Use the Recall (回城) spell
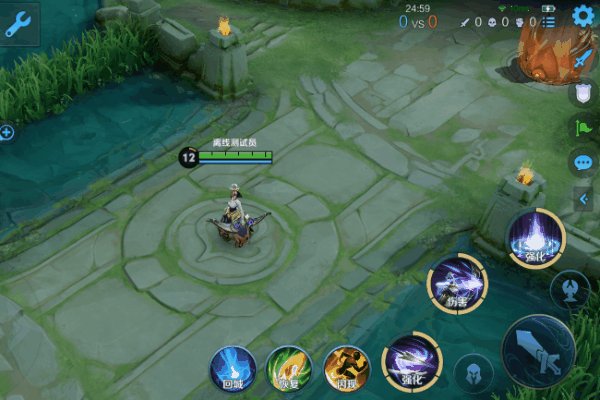The image size is (600, 400). (231, 366)
